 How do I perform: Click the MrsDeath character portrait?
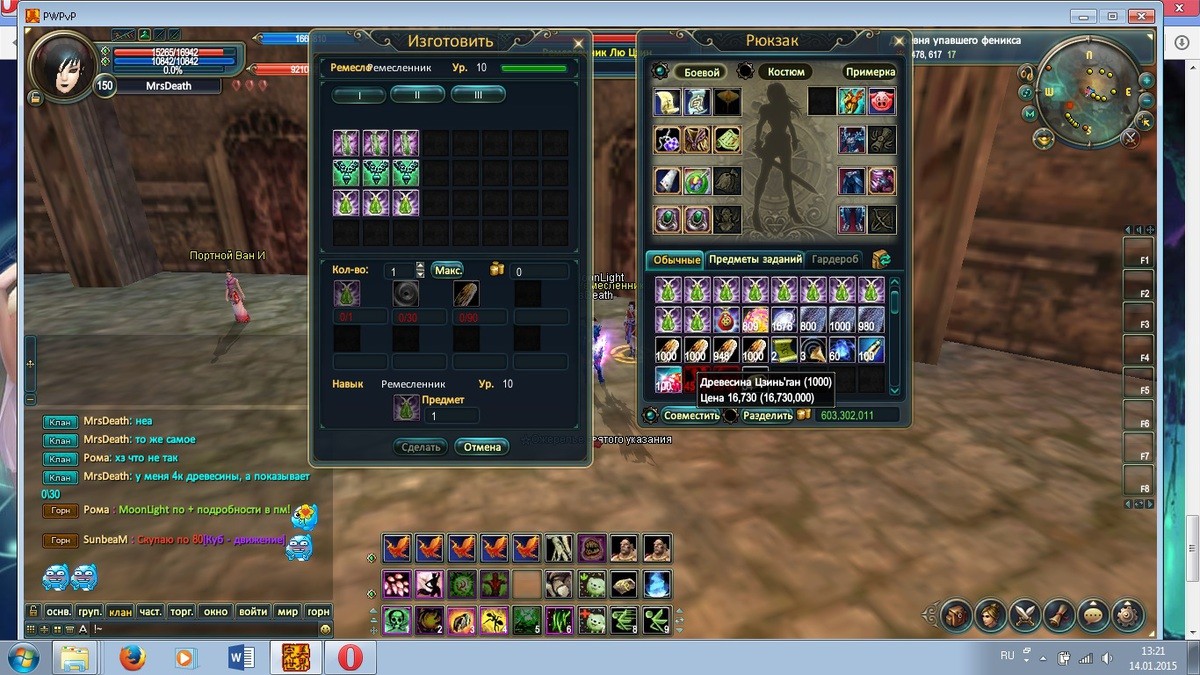(x=65, y=65)
